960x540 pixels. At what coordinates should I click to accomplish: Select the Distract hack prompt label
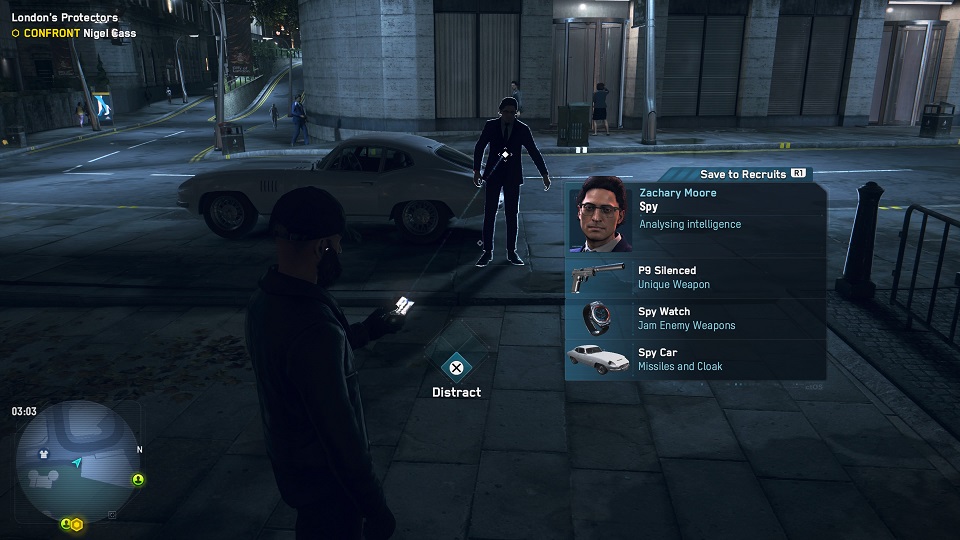tap(456, 392)
